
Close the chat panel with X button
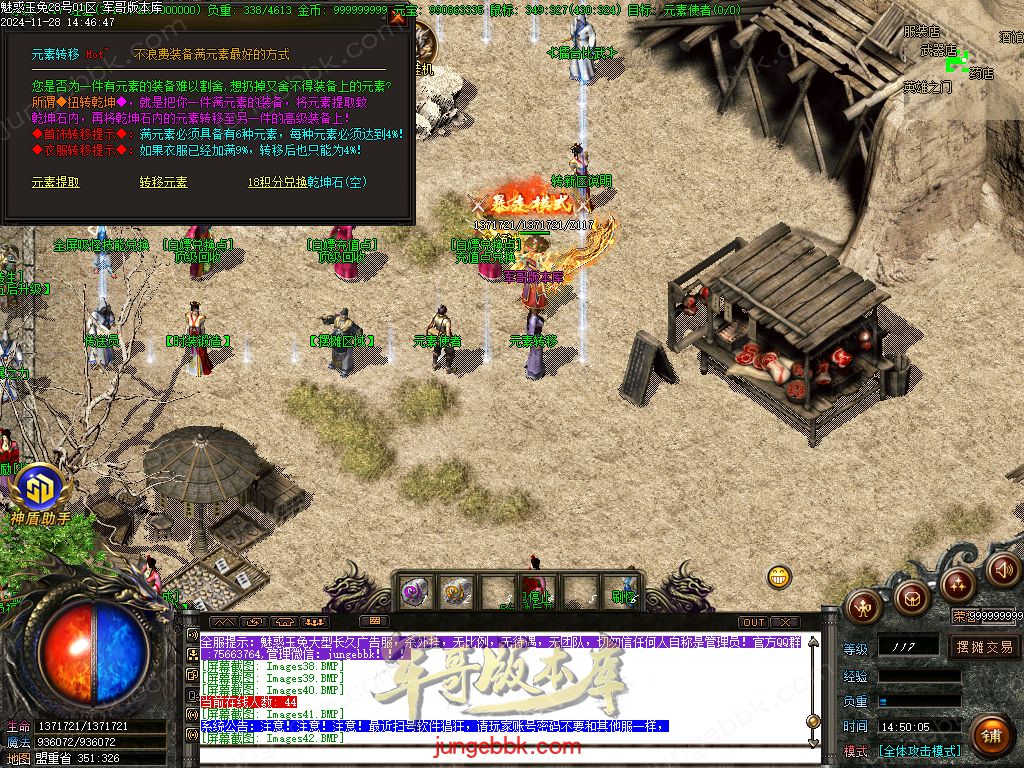(785, 622)
